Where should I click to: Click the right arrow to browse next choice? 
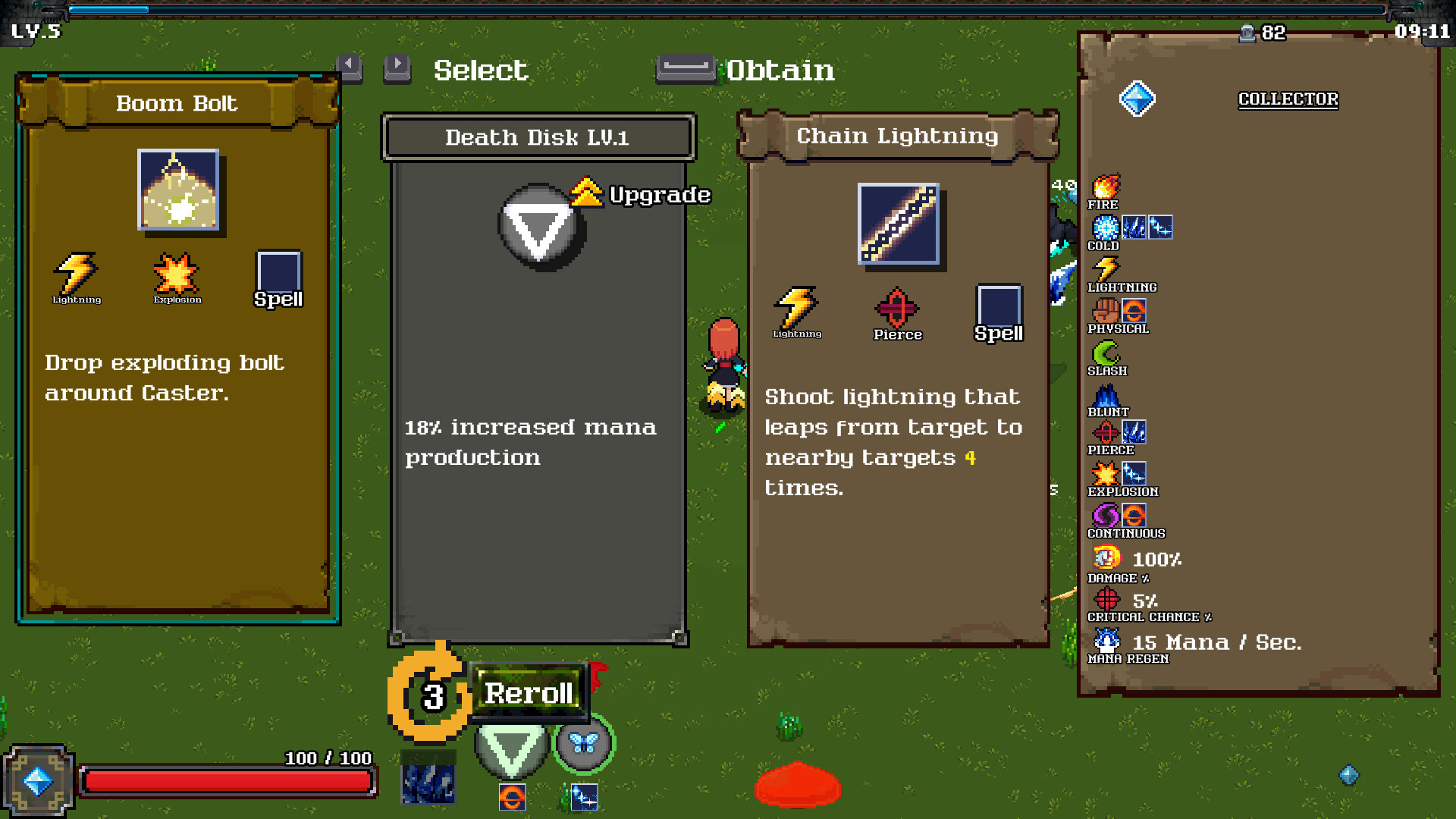click(x=397, y=67)
